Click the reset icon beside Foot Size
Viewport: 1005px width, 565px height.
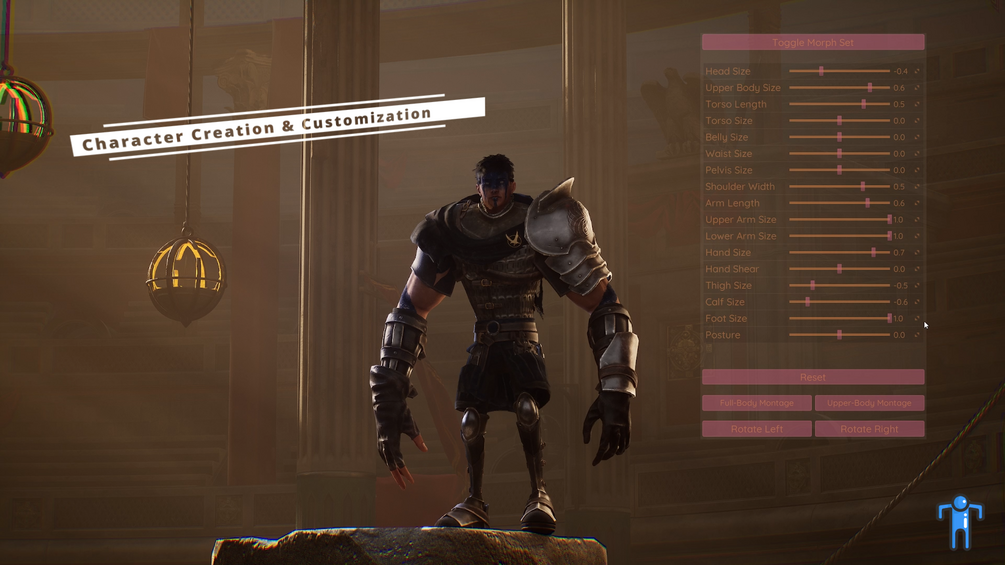pyautogui.click(x=917, y=318)
